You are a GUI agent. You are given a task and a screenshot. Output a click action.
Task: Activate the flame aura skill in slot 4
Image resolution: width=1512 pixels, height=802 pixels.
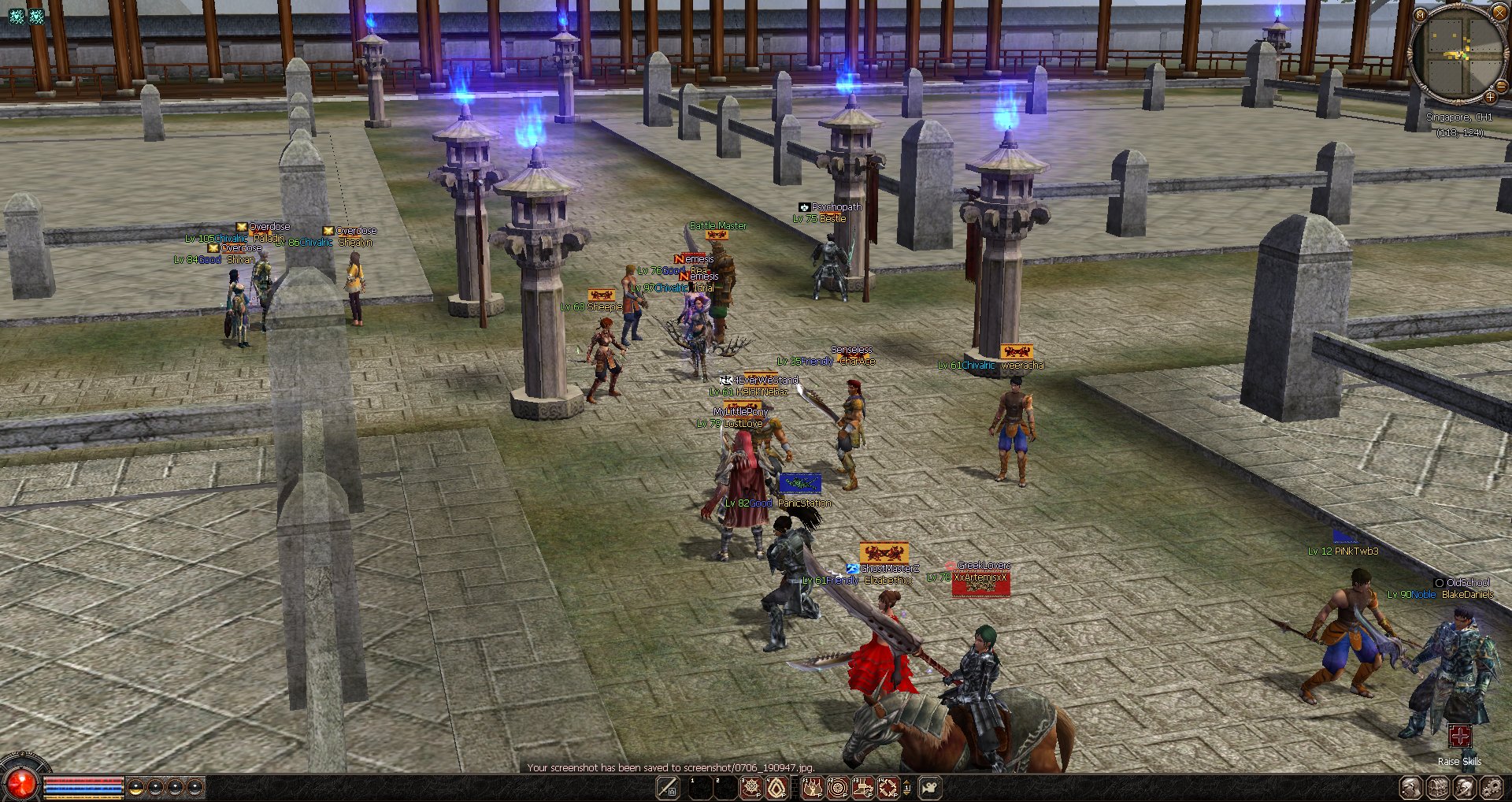point(776,787)
